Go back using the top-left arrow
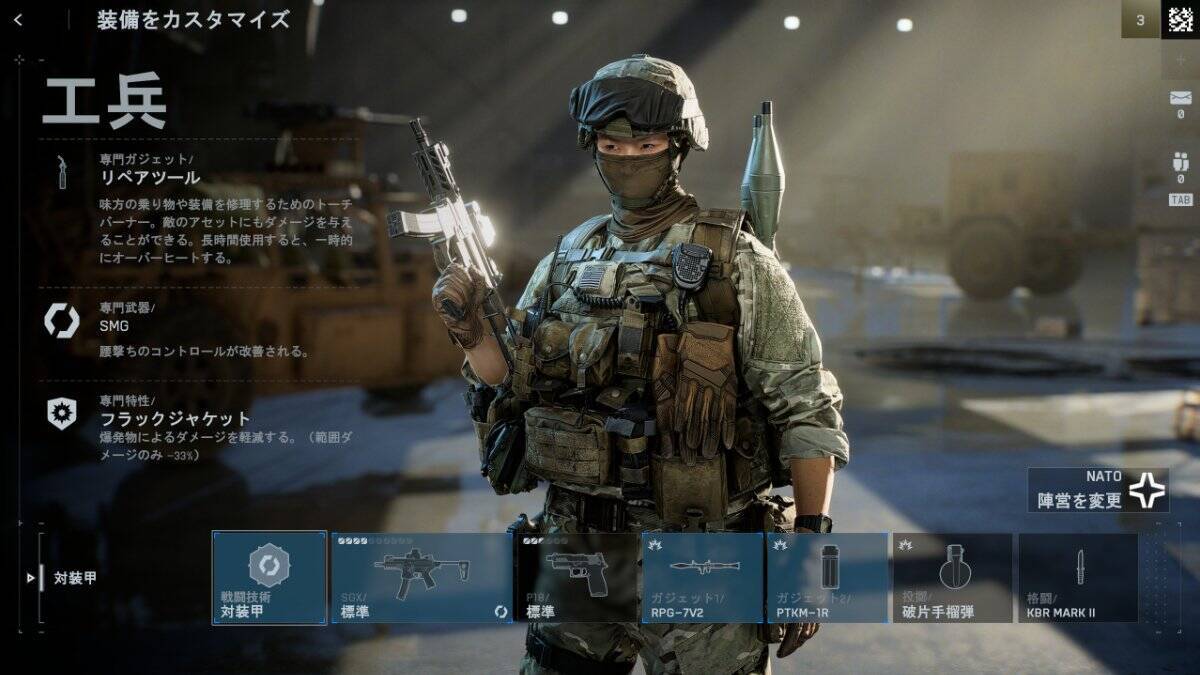Screen dimensions: 1200x675 (x=18, y=19)
